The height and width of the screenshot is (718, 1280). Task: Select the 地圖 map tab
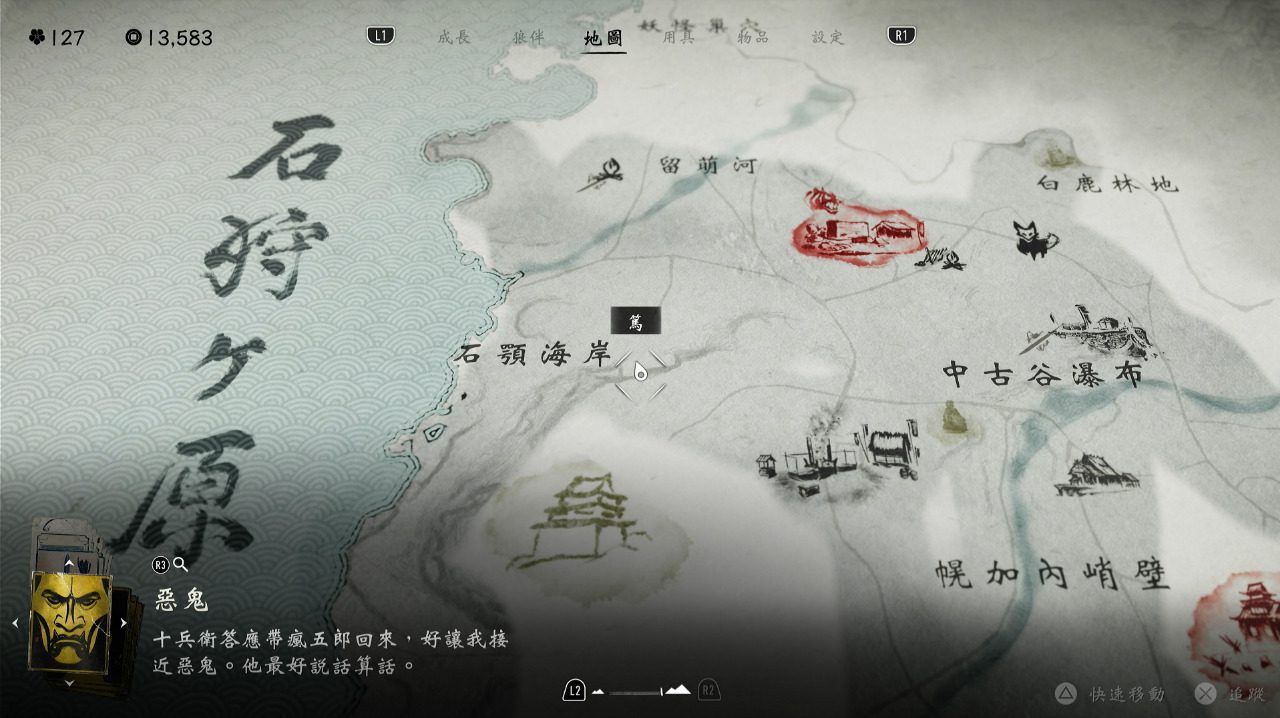(x=604, y=39)
